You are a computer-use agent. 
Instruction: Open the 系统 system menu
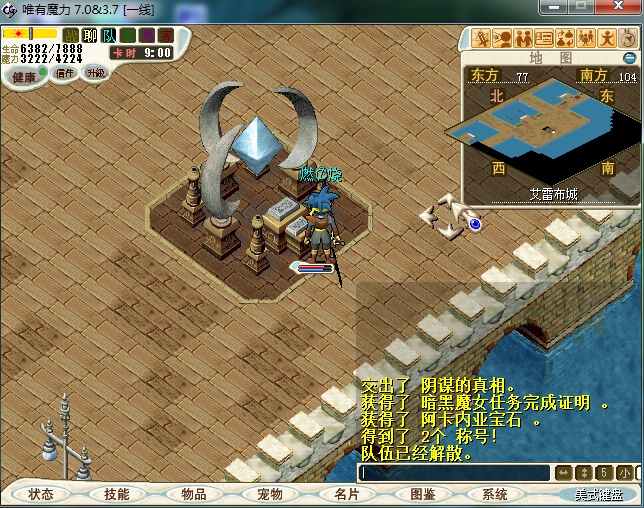pos(495,494)
